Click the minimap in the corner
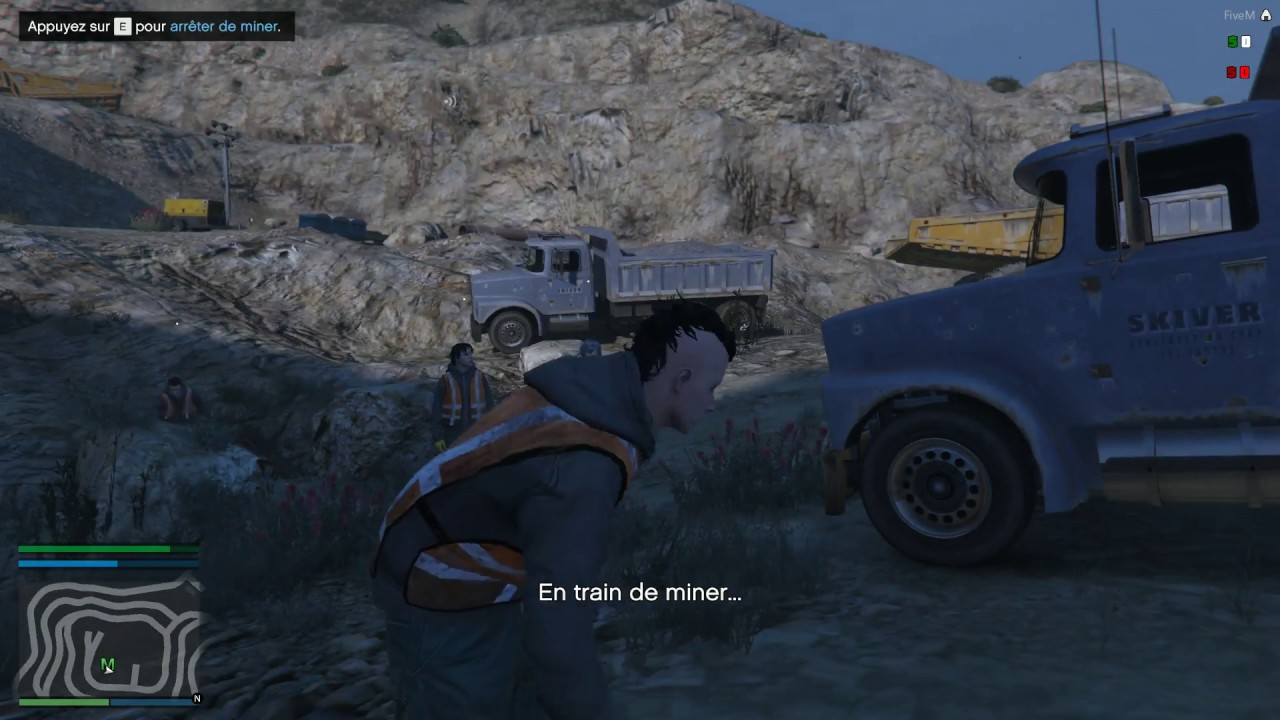The height and width of the screenshot is (720, 1280). click(x=108, y=635)
